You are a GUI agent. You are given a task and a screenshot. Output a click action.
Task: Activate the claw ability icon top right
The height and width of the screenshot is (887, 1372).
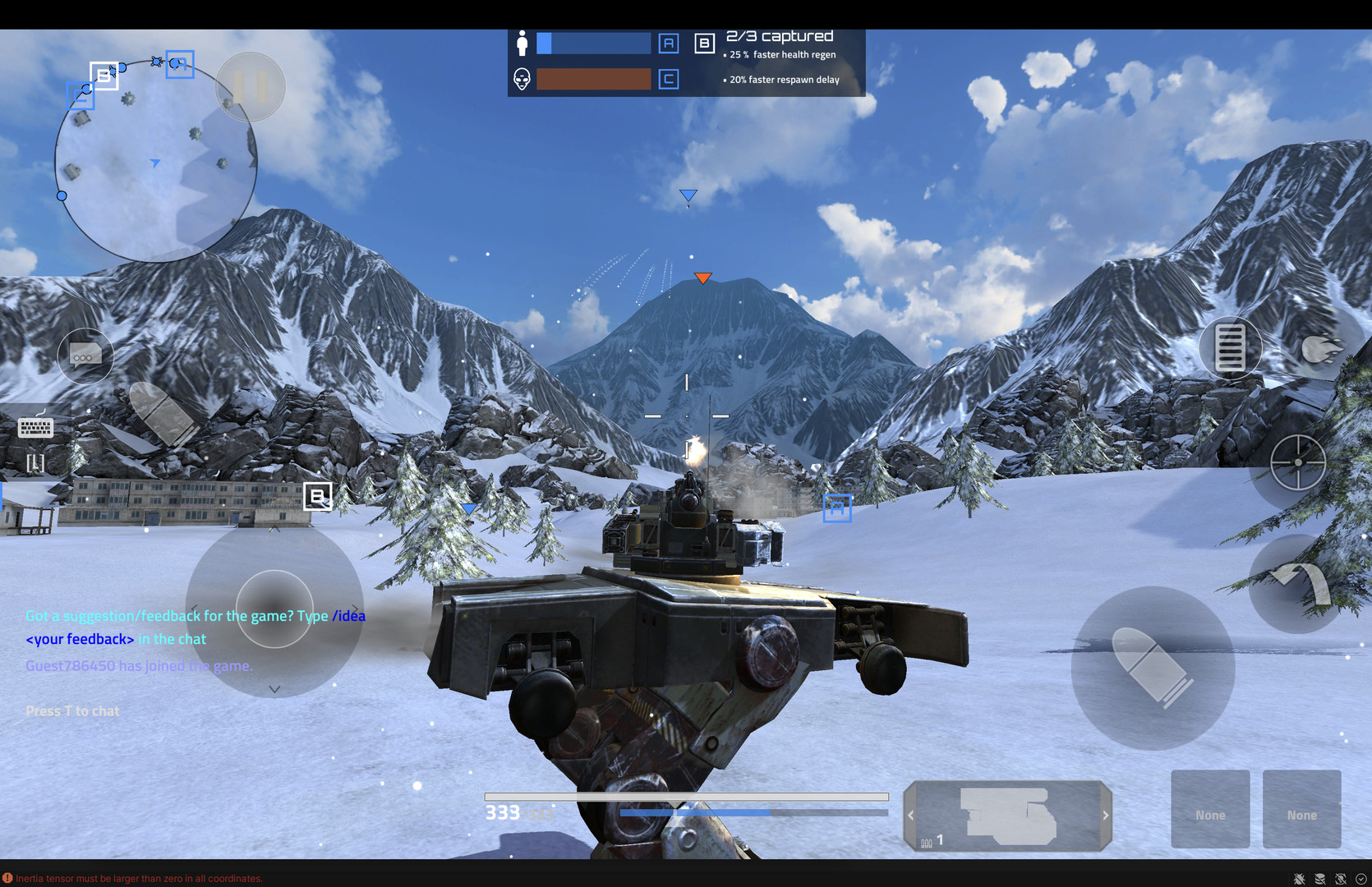click(x=1326, y=348)
